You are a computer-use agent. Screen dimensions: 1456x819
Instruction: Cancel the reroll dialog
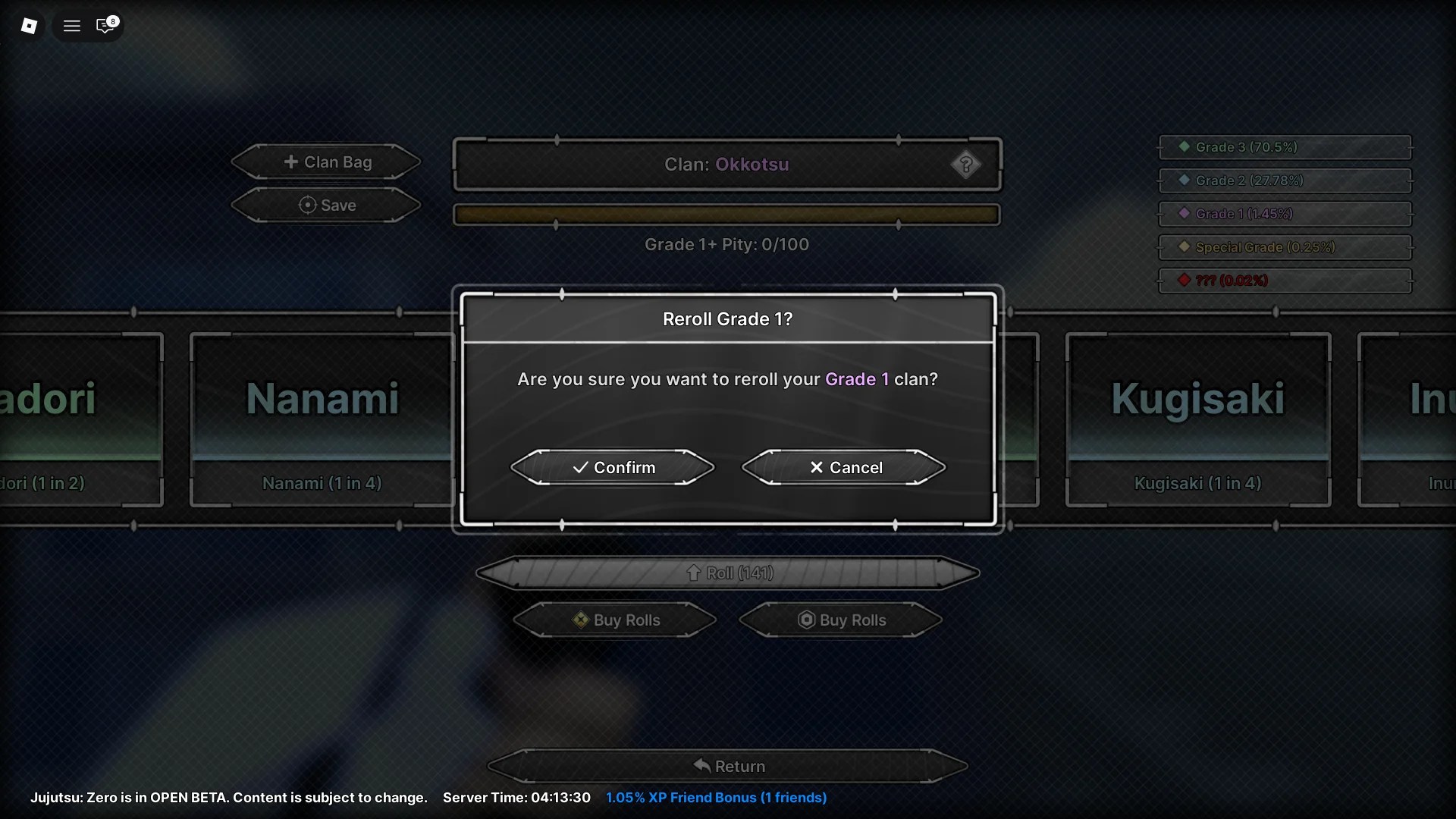coord(844,467)
